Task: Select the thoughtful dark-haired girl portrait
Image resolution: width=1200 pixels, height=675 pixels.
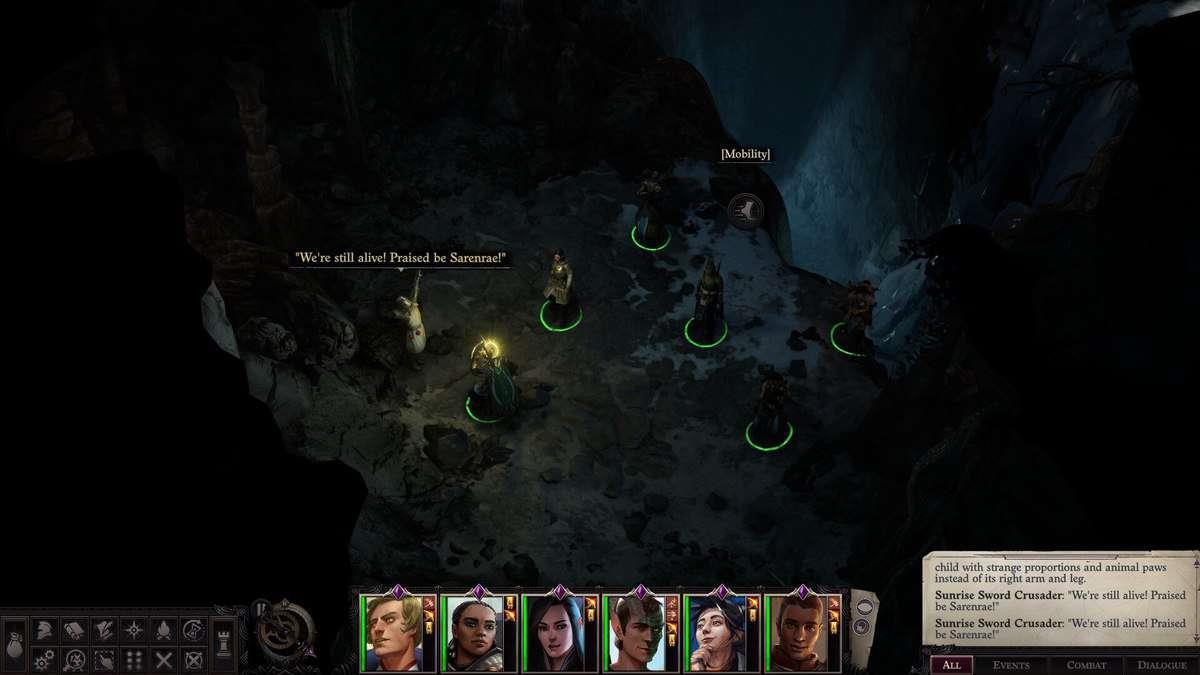Action: coord(714,634)
